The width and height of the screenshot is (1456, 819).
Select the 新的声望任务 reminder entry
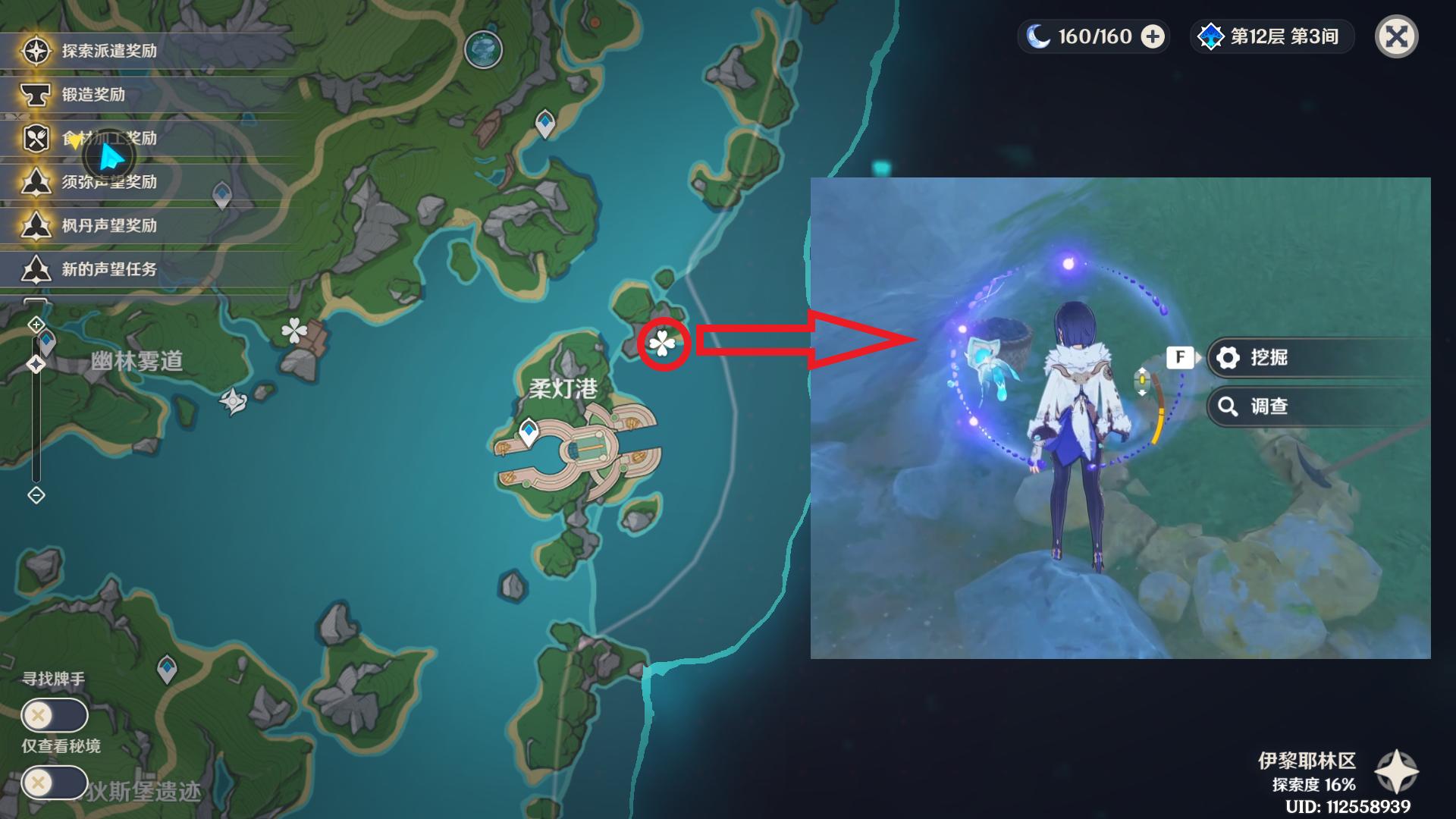click(109, 269)
